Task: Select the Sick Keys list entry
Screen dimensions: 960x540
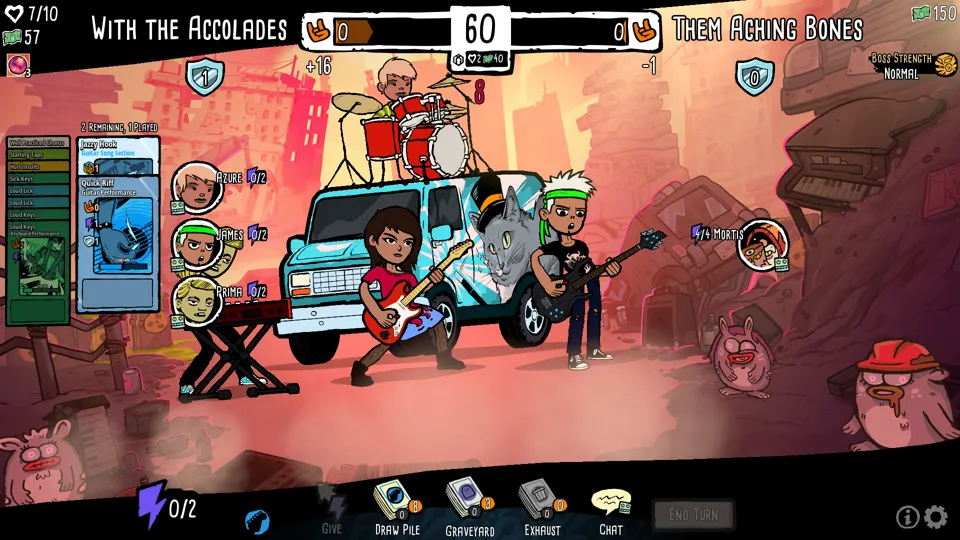Action: point(37,179)
